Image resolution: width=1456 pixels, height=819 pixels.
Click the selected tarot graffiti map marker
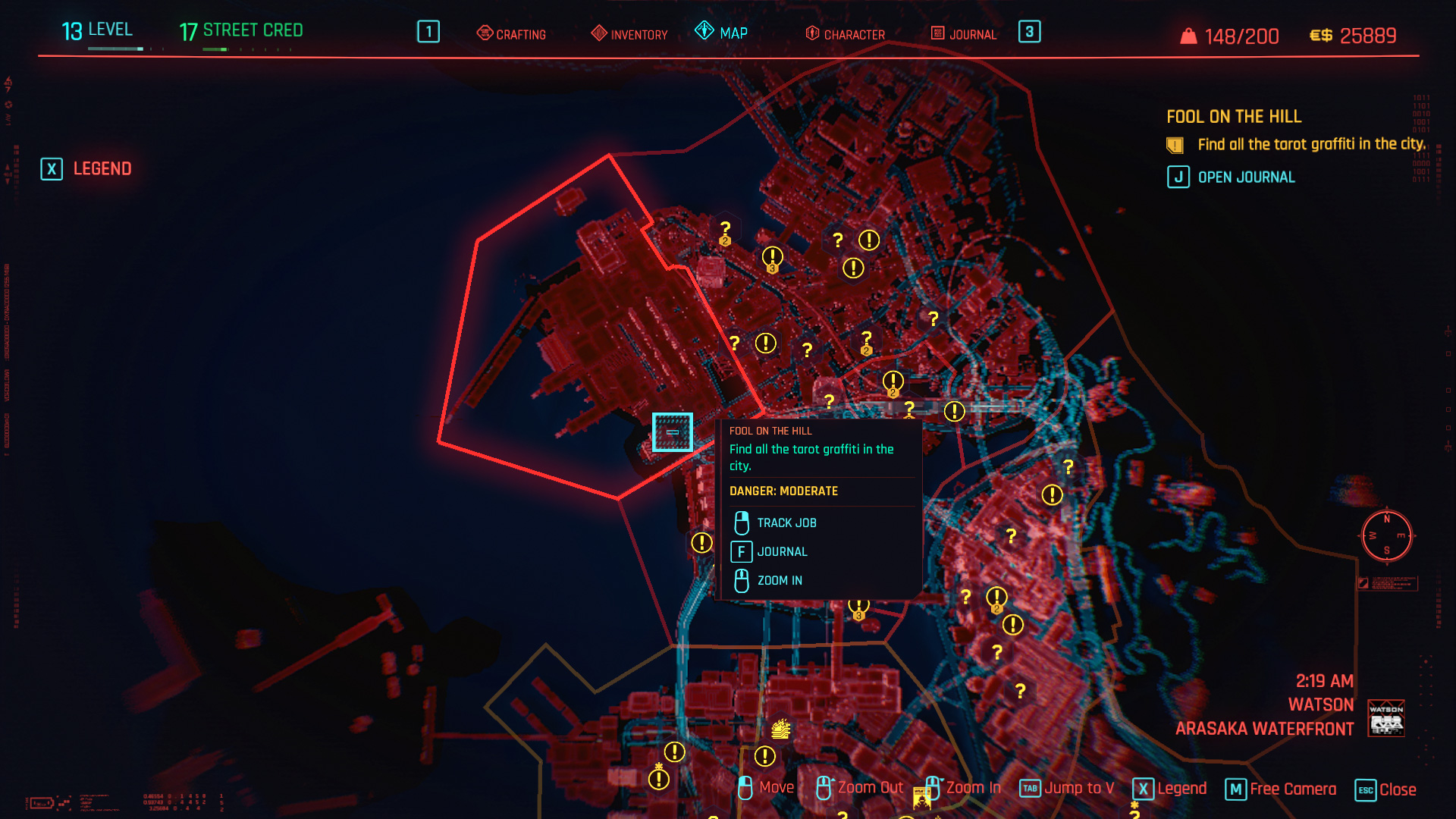point(673,432)
